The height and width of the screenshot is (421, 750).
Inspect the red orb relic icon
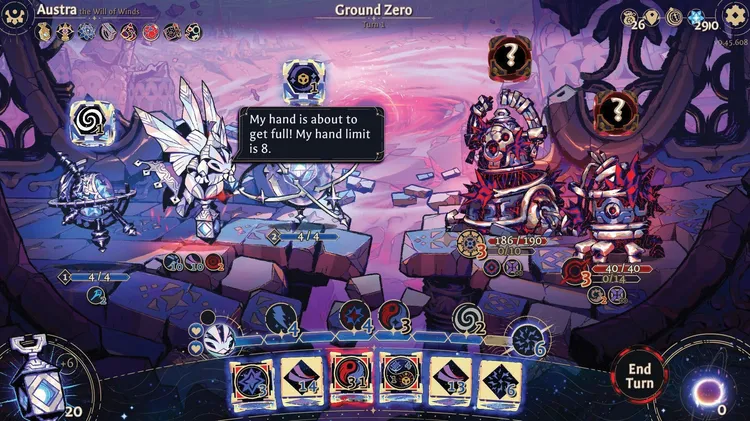click(x=150, y=31)
